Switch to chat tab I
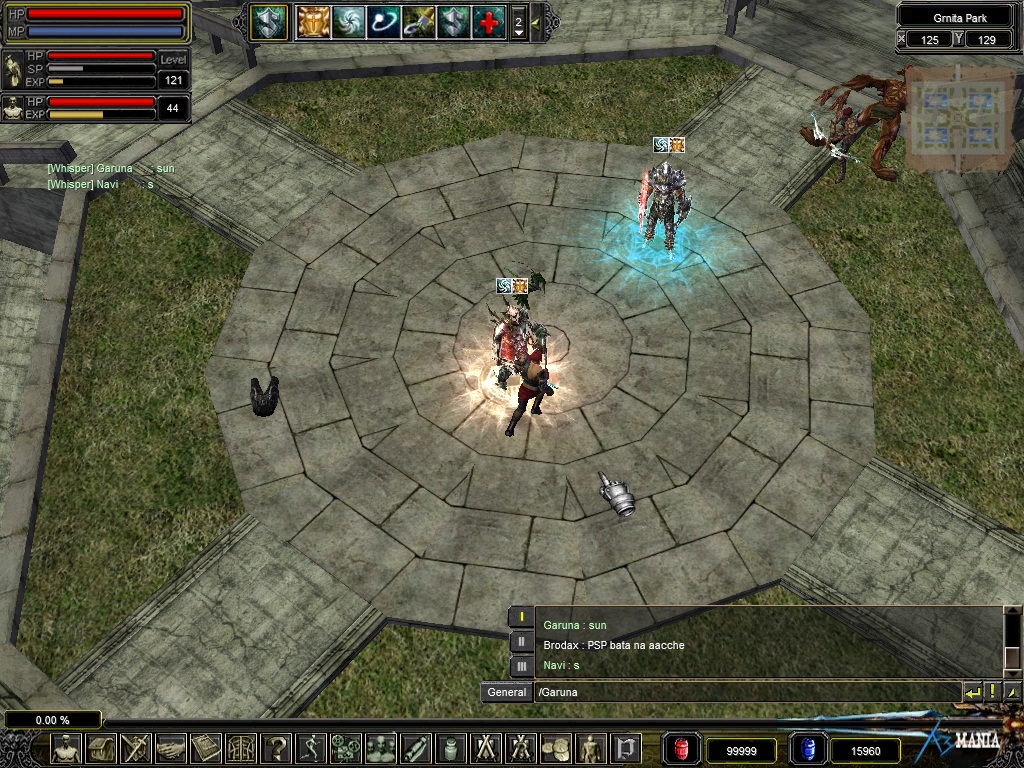This screenshot has height=768, width=1024. 521,618
